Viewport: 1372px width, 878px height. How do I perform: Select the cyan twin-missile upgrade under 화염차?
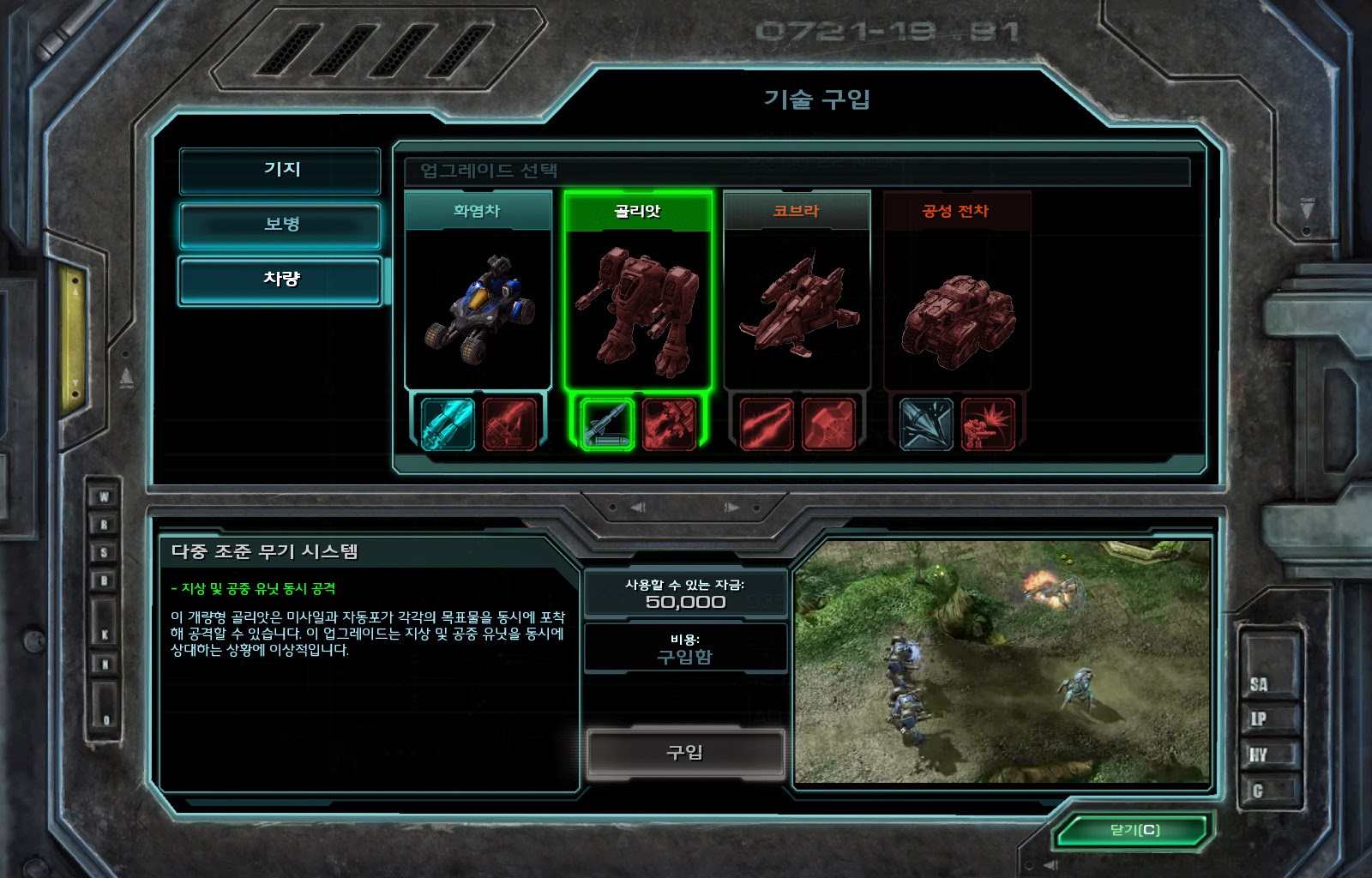pos(448,424)
